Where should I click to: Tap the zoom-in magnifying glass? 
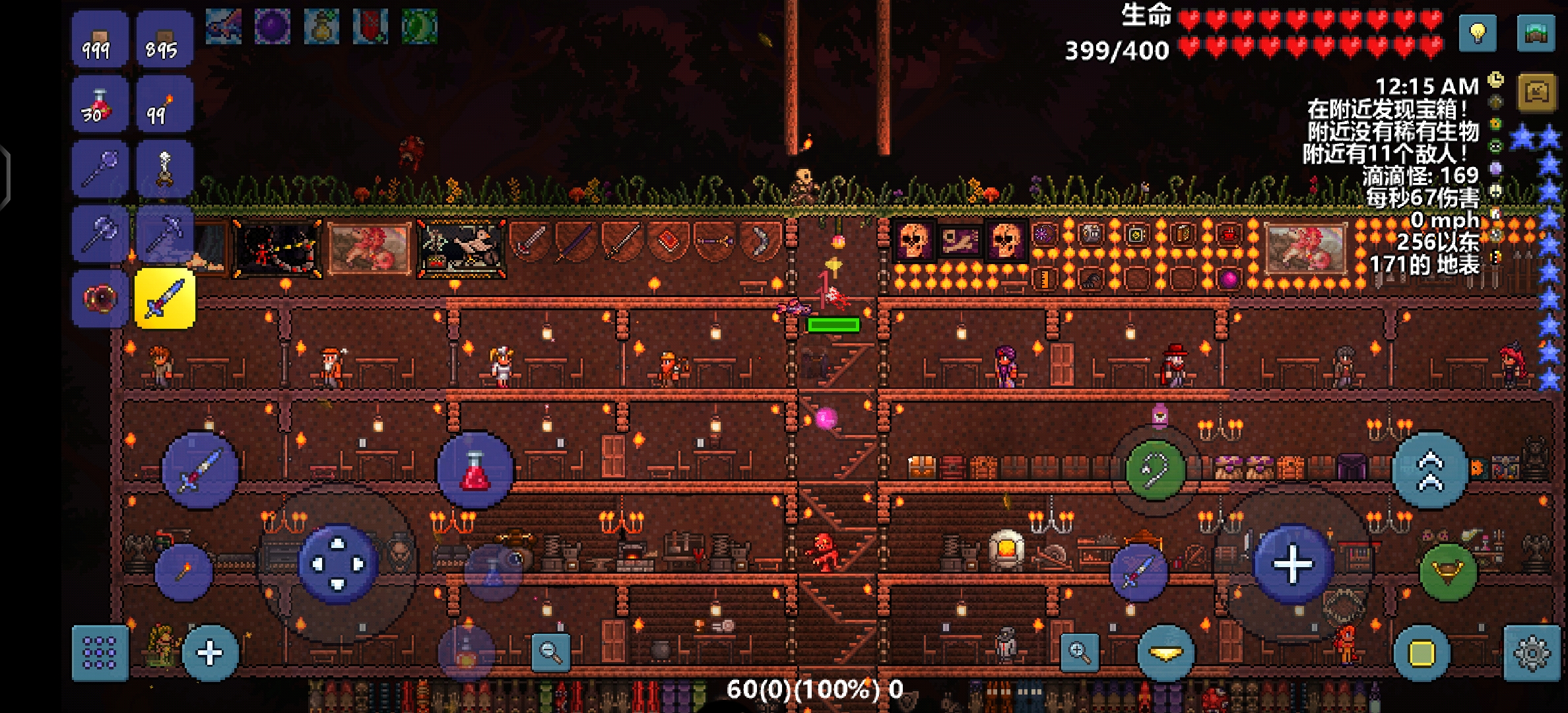click(x=1080, y=652)
